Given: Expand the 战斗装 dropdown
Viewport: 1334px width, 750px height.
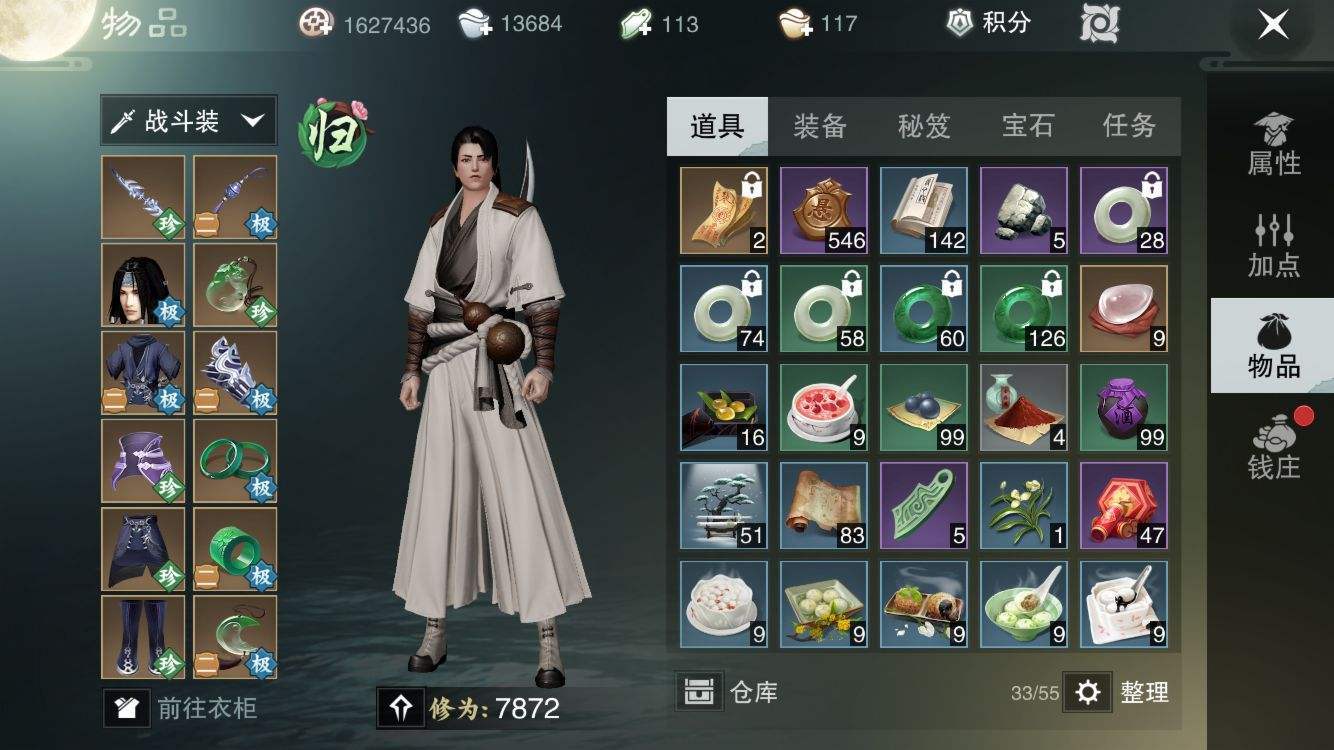Looking at the screenshot, I should (189, 122).
